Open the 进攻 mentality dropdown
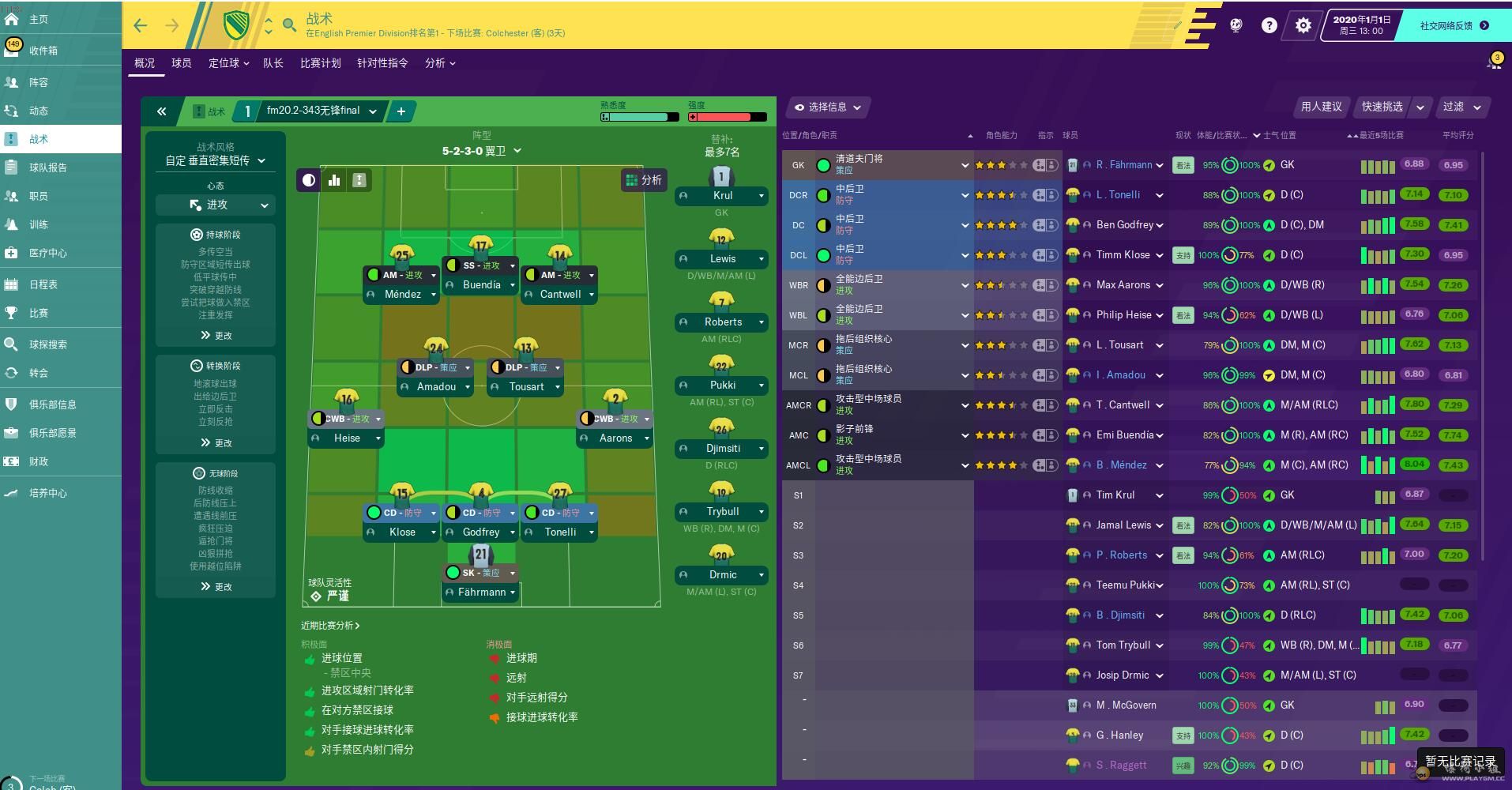 coord(216,205)
